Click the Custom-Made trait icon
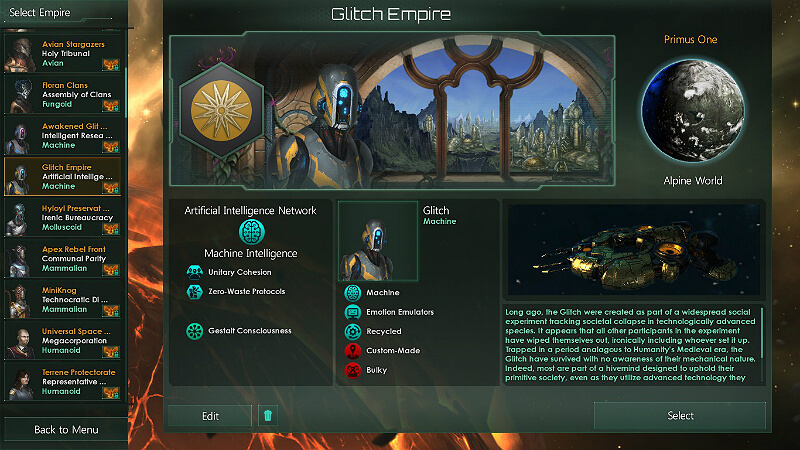This screenshot has height=450, width=800. coord(352,351)
